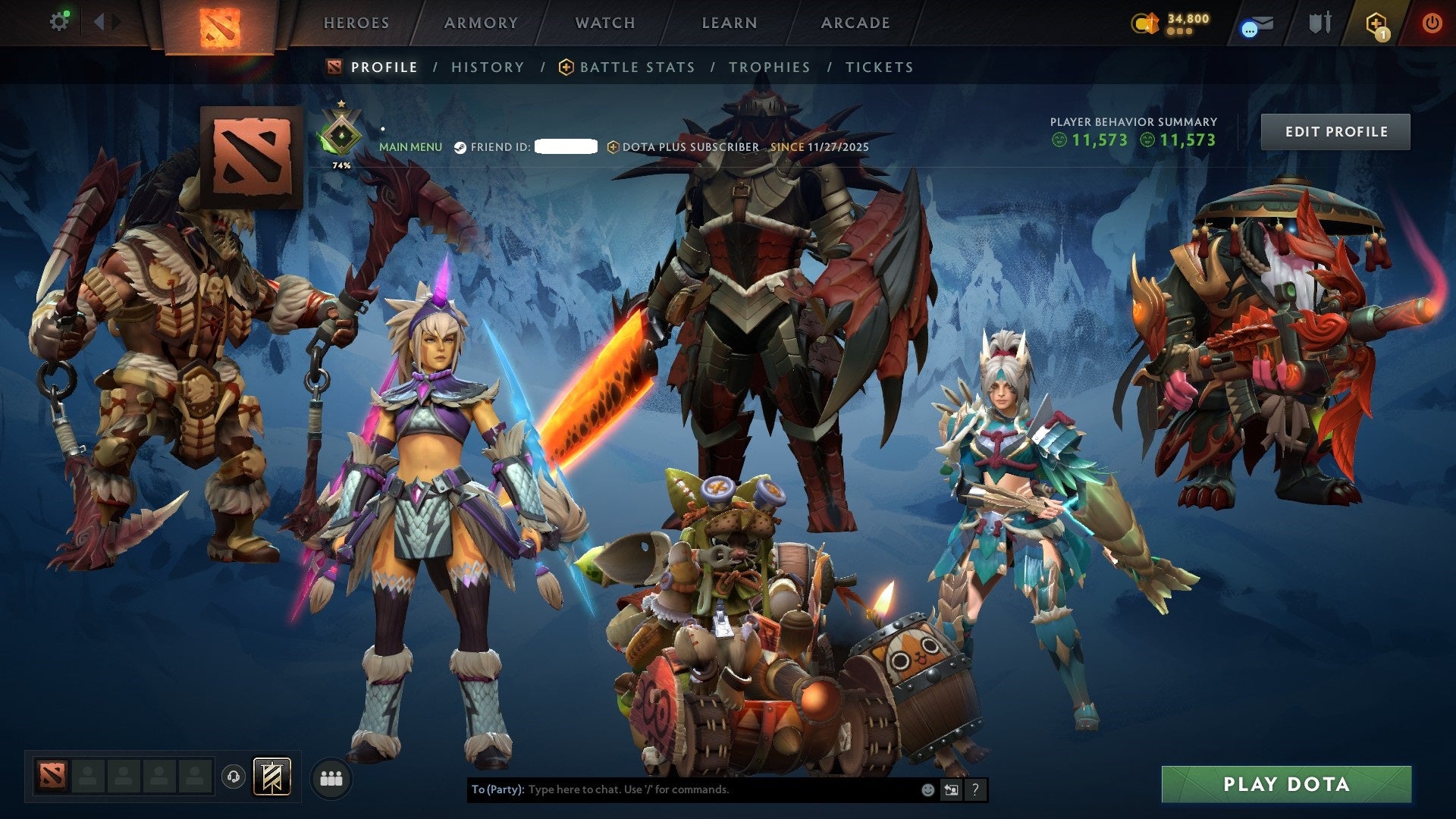
Task: Open the friends list icon near party slots
Action: coord(331,776)
